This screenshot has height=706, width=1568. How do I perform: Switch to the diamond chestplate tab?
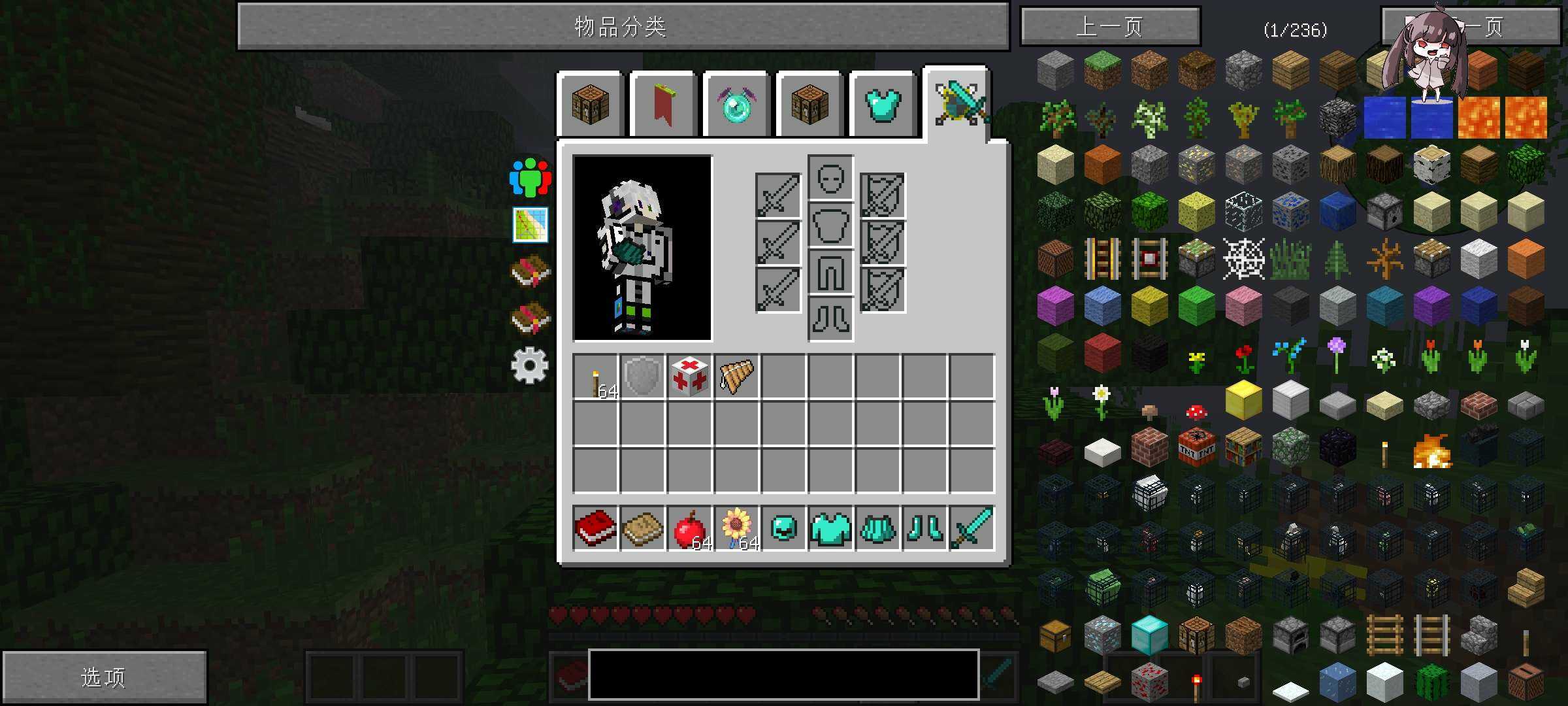(883, 105)
